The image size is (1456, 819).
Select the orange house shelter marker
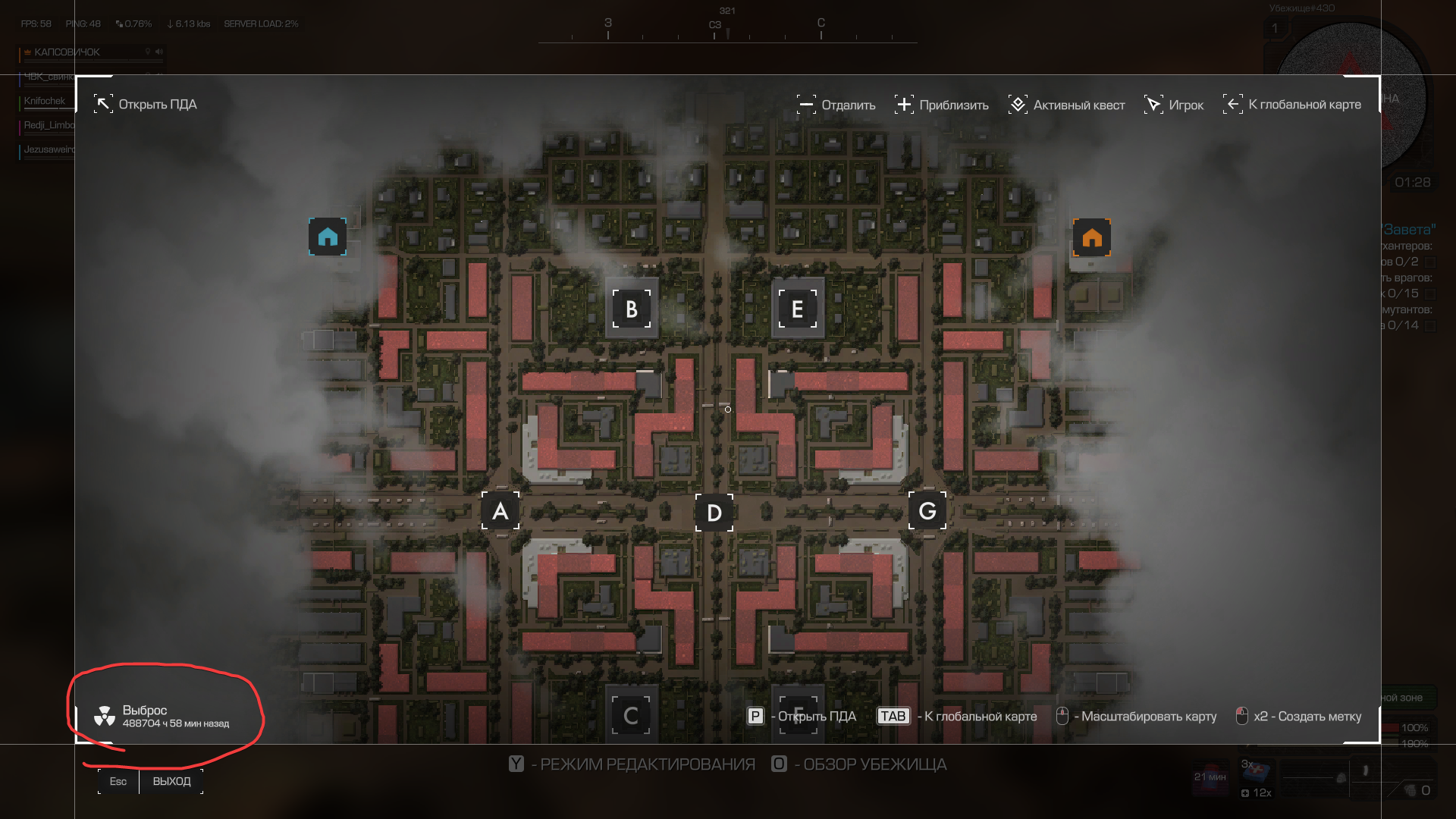[x=1092, y=237]
